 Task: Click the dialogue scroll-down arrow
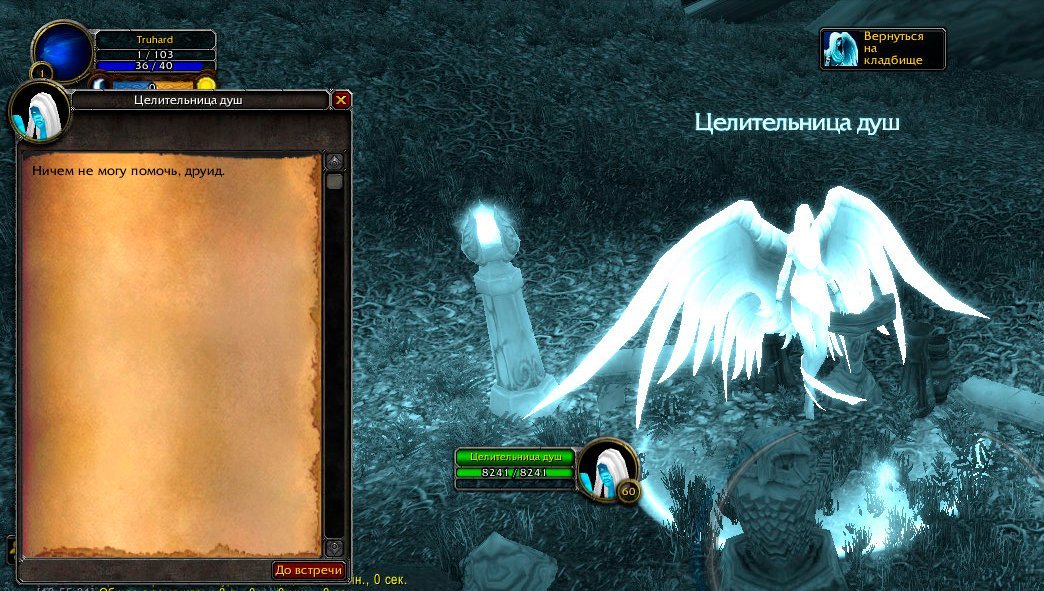coord(335,547)
